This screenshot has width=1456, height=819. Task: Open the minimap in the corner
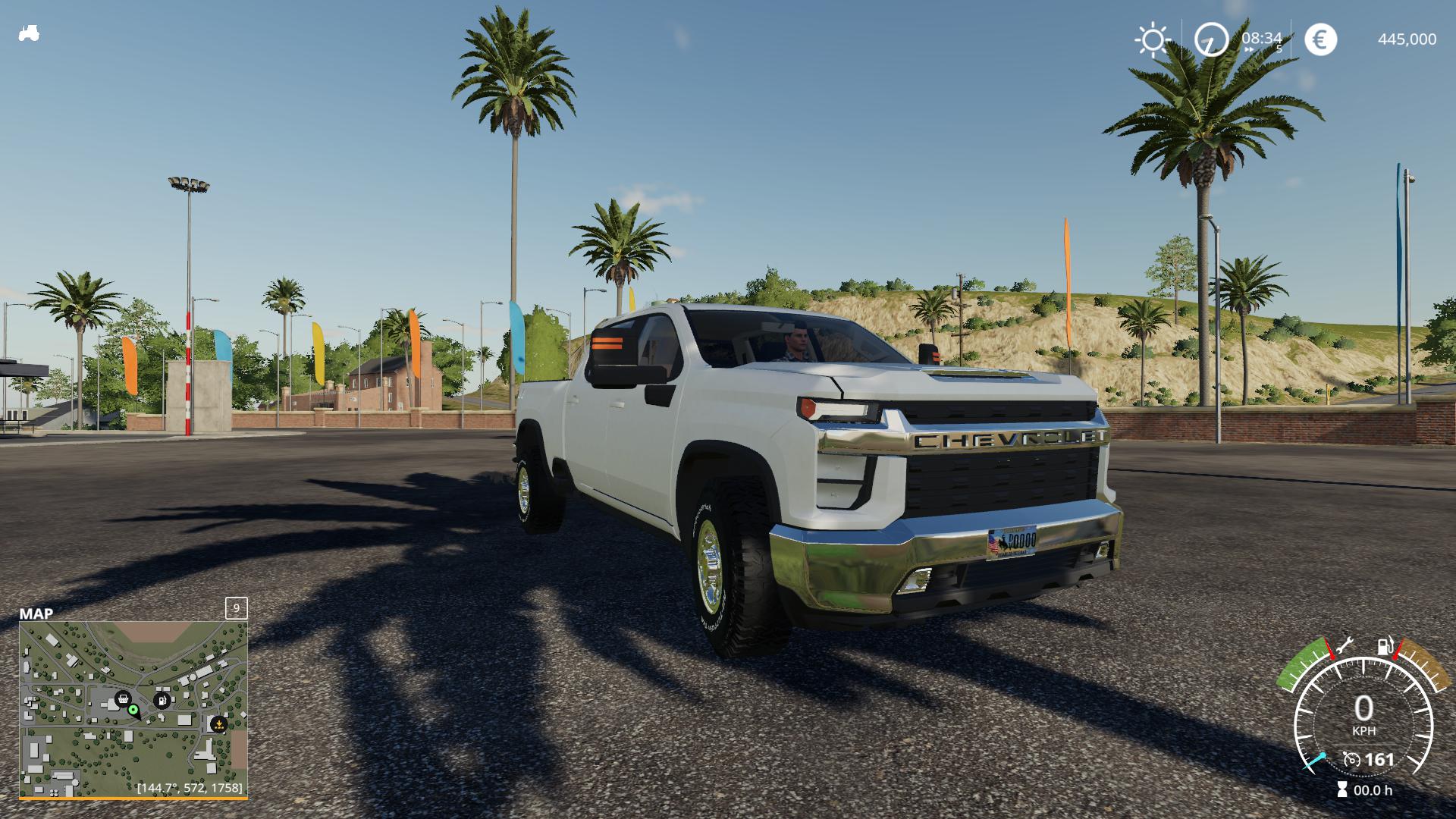pyautogui.click(x=133, y=709)
